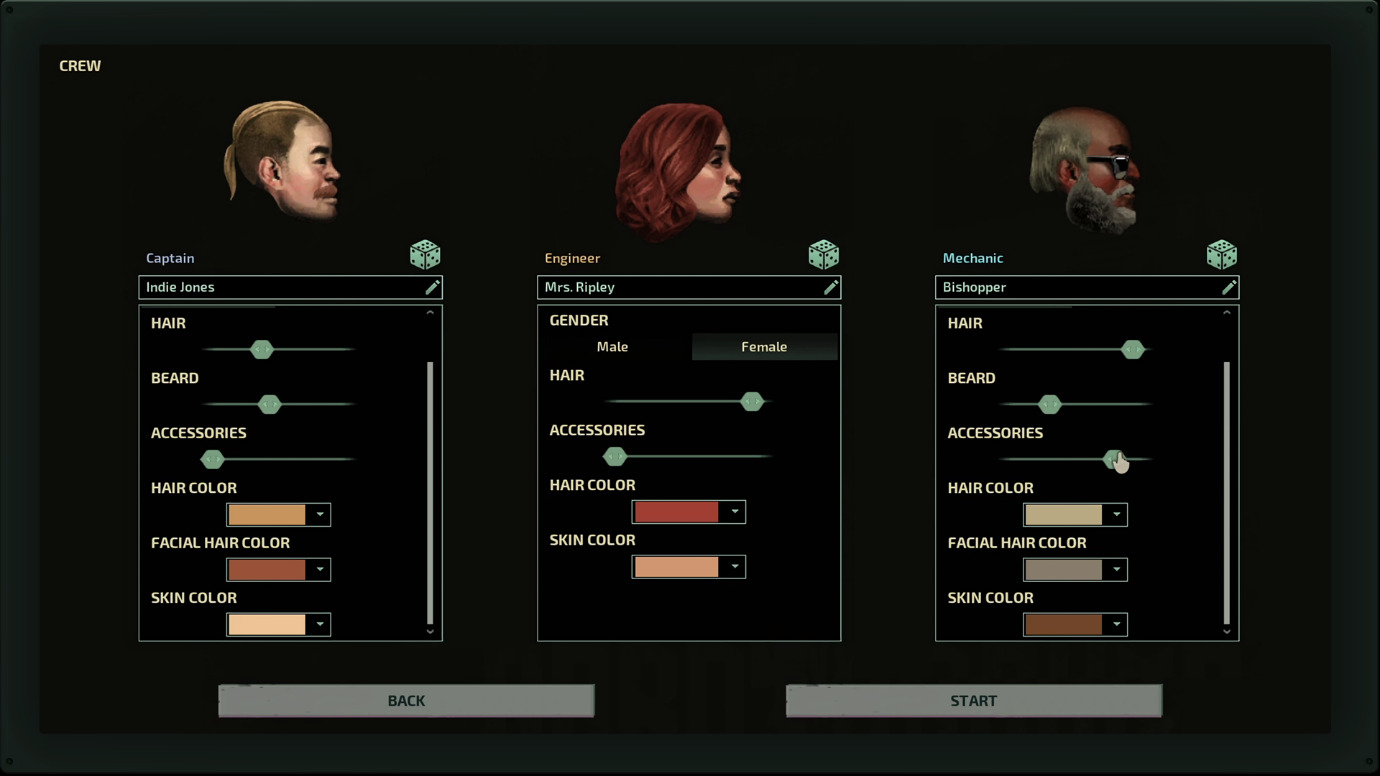Screen dimensions: 1380x776
Task: Click the Captain's beard slider handle
Action: [269, 404]
